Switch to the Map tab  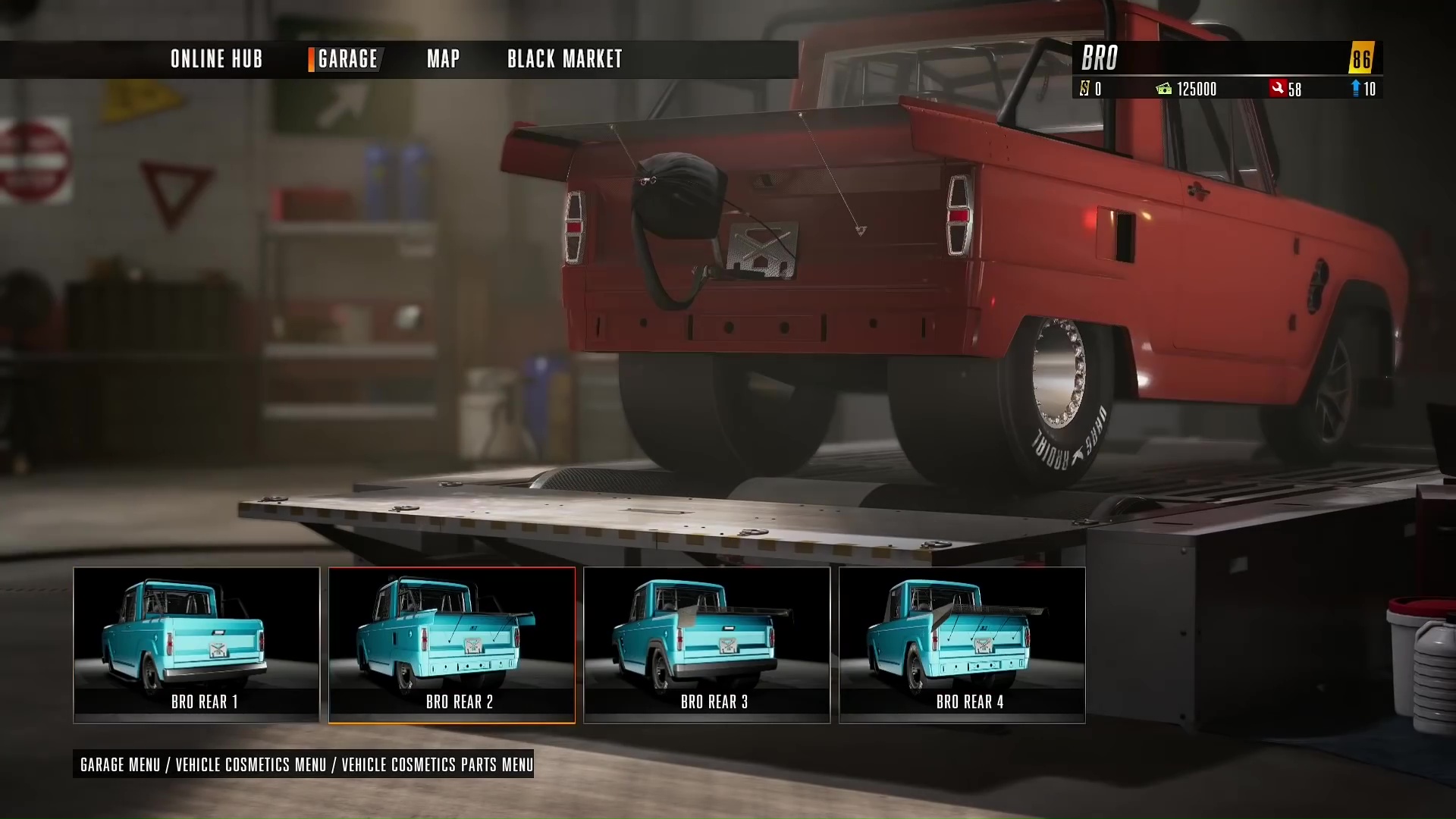(x=443, y=59)
